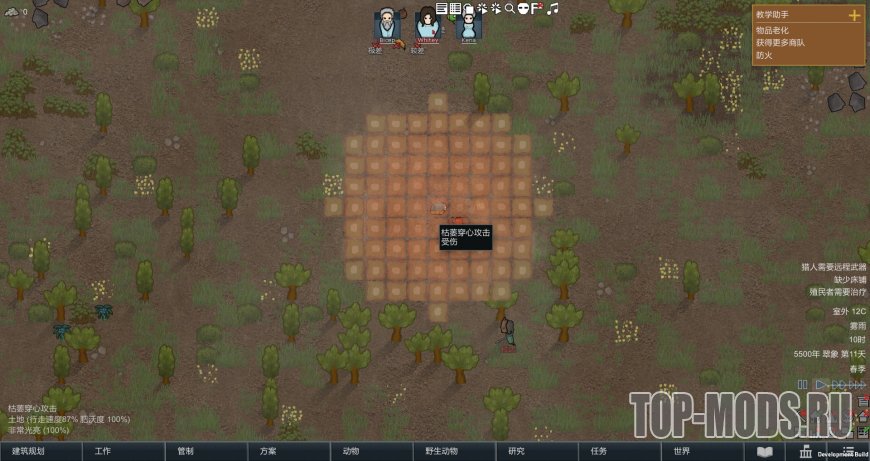870x461 pixels.
Task: View the 任务 quests tab
Action: pos(598,451)
